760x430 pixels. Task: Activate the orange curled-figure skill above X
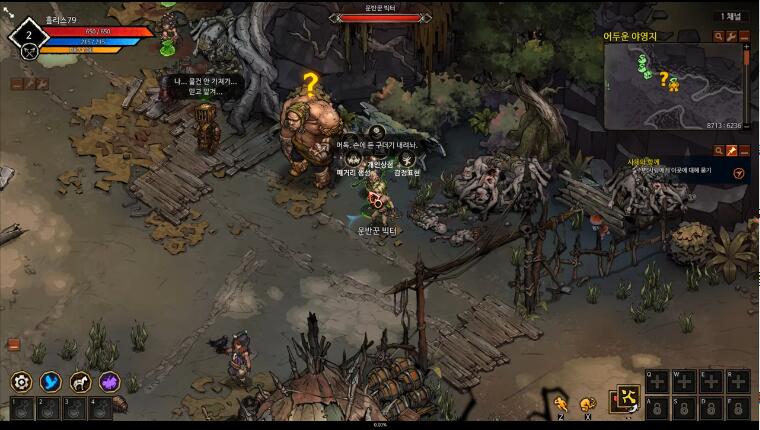587,403
